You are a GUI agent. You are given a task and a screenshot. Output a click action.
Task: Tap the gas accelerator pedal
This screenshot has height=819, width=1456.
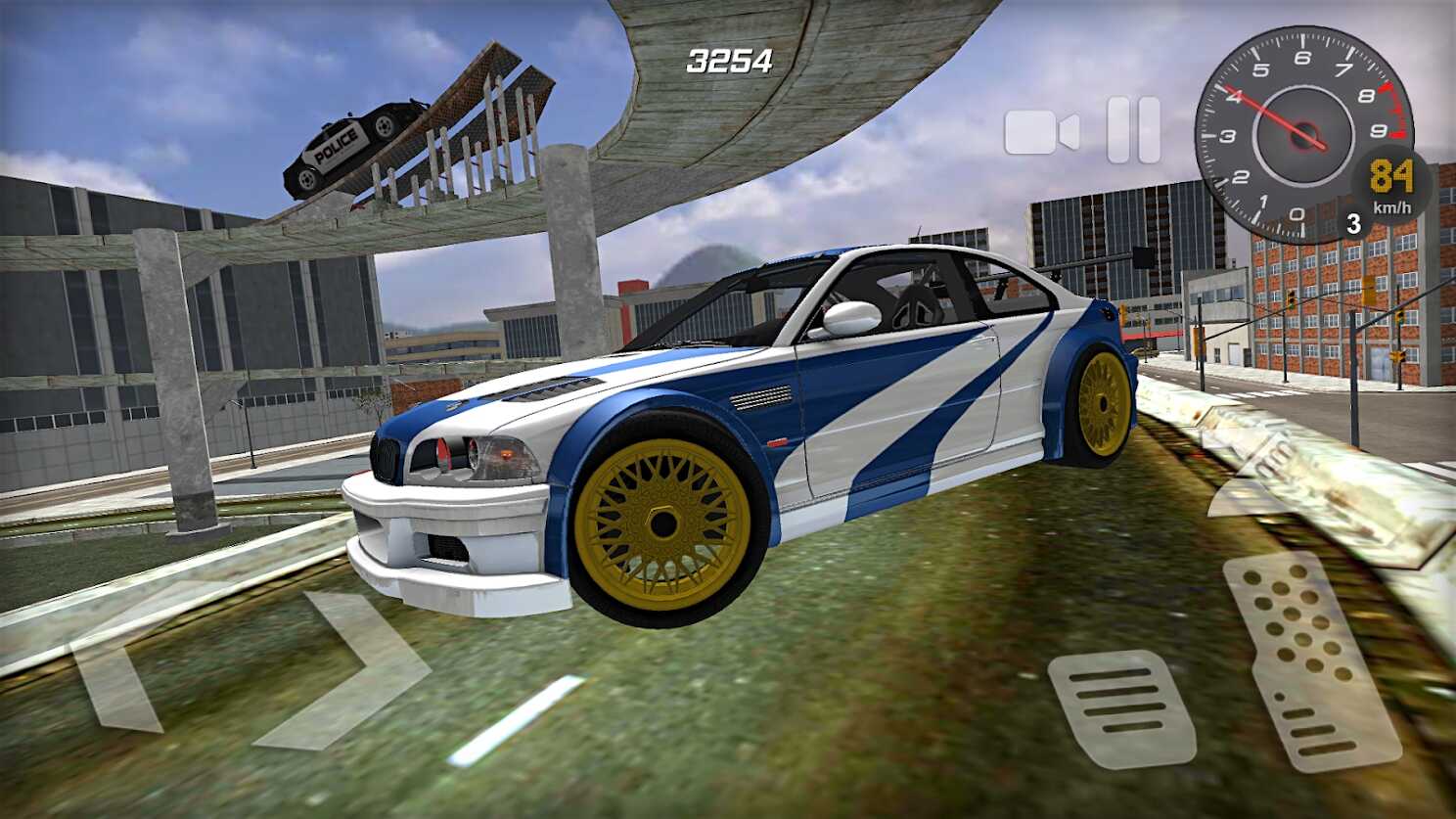click(x=1309, y=660)
